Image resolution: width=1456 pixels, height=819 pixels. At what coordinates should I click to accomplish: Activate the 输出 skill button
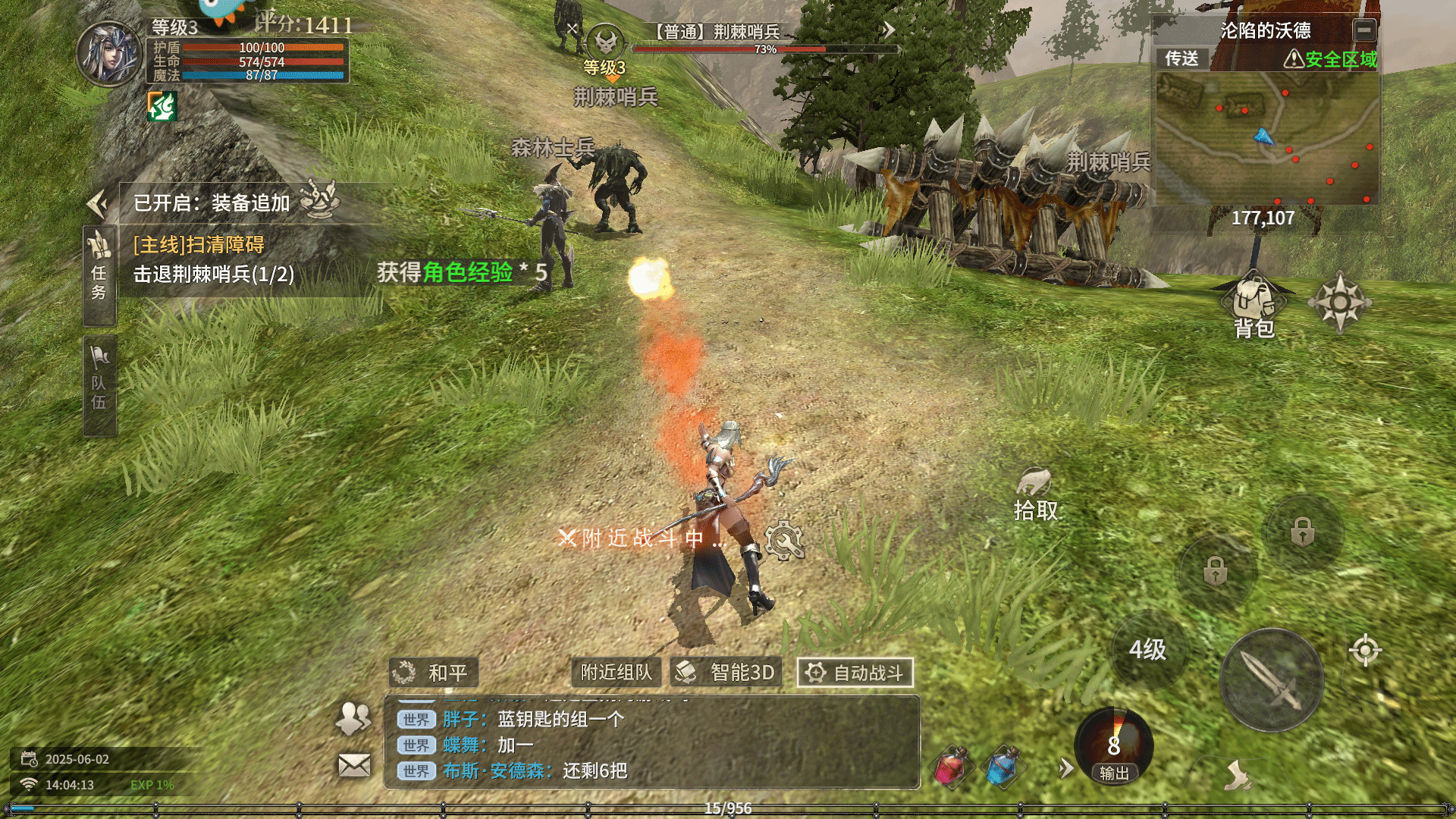click(1113, 747)
